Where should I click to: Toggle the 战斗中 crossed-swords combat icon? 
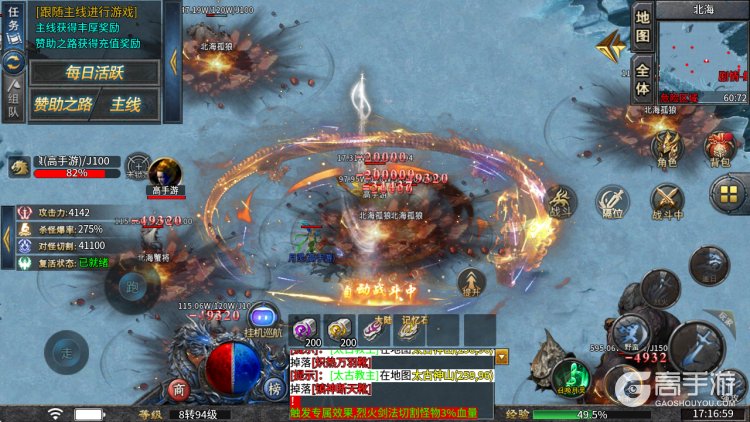coord(667,202)
